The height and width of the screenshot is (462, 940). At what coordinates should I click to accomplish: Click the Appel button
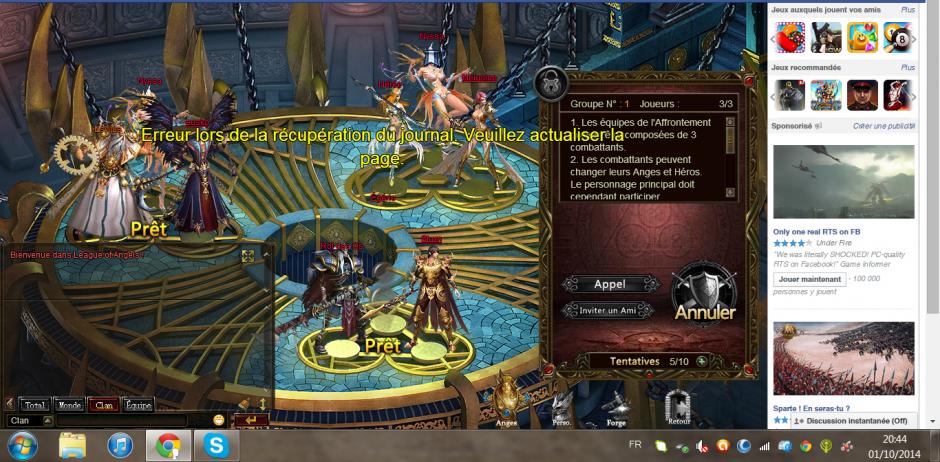tap(610, 284)
